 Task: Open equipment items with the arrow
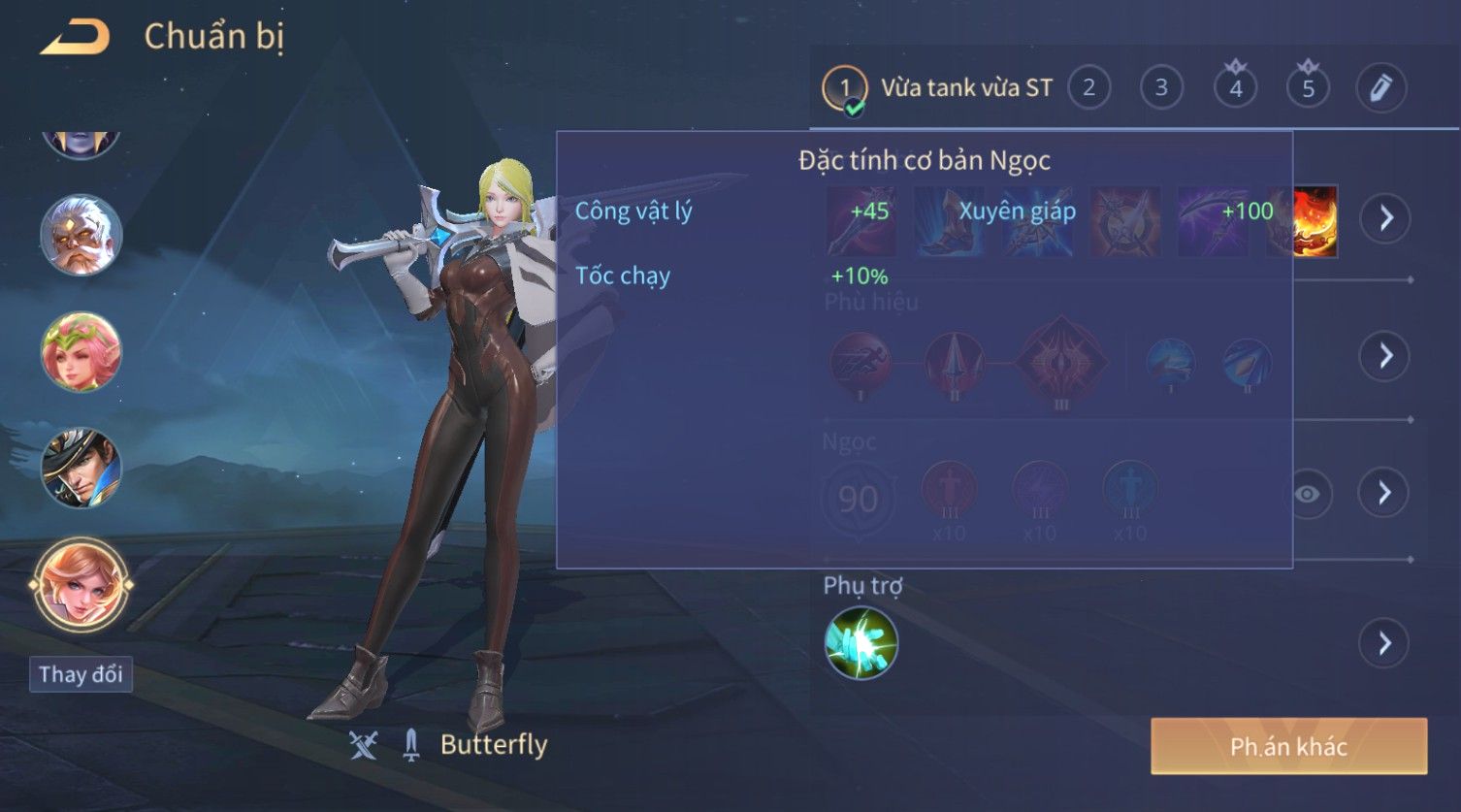click(x=1384, y=218)
